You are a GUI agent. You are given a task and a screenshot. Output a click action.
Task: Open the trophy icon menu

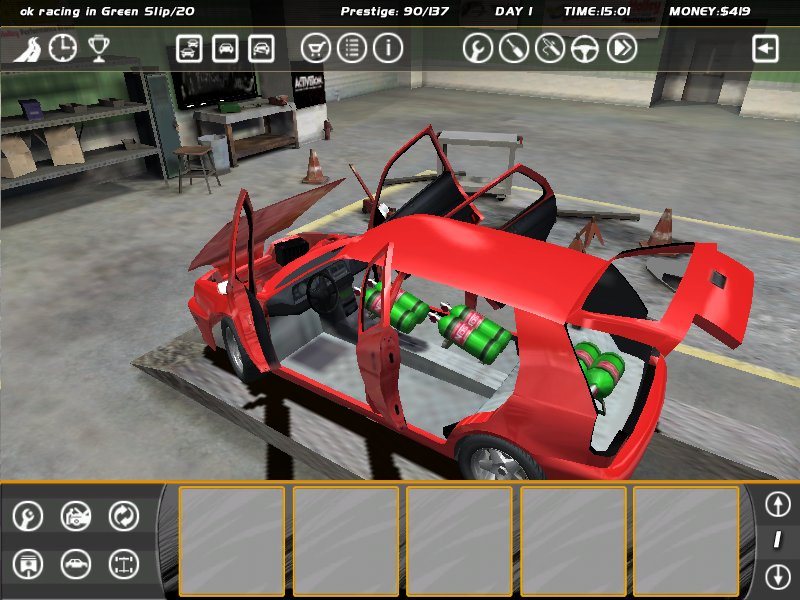point(98,48)
